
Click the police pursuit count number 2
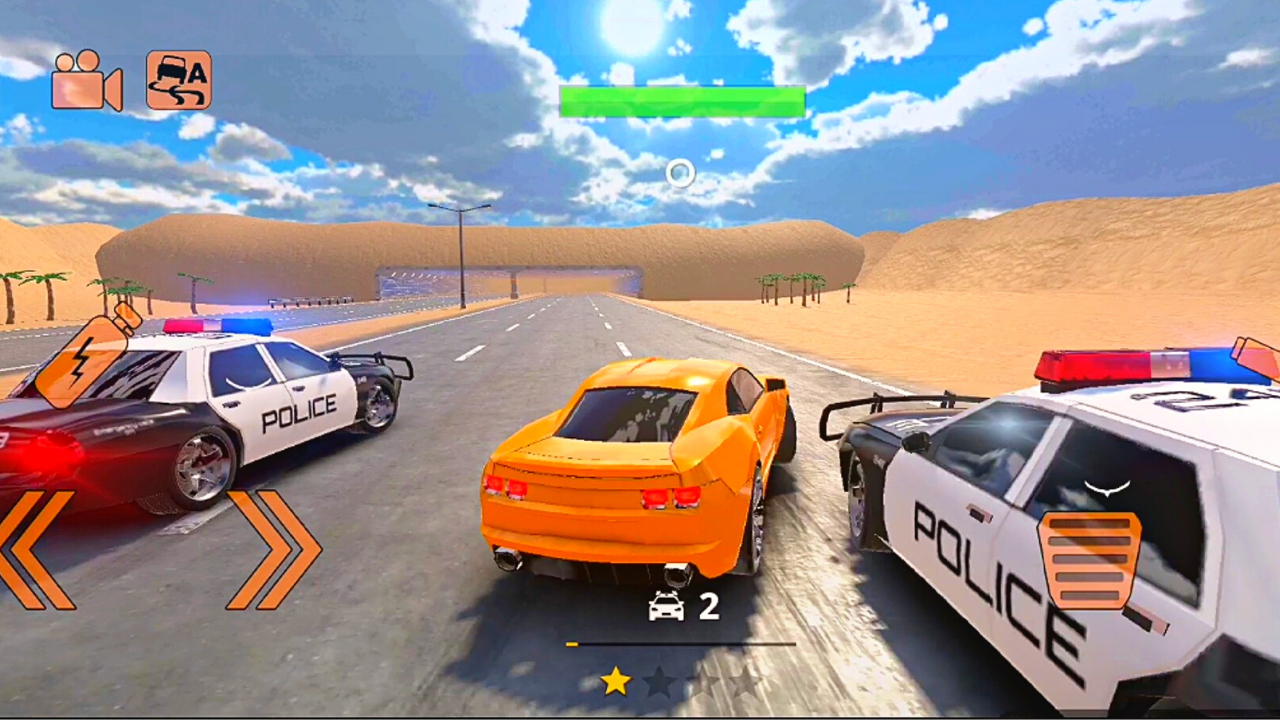709,608
